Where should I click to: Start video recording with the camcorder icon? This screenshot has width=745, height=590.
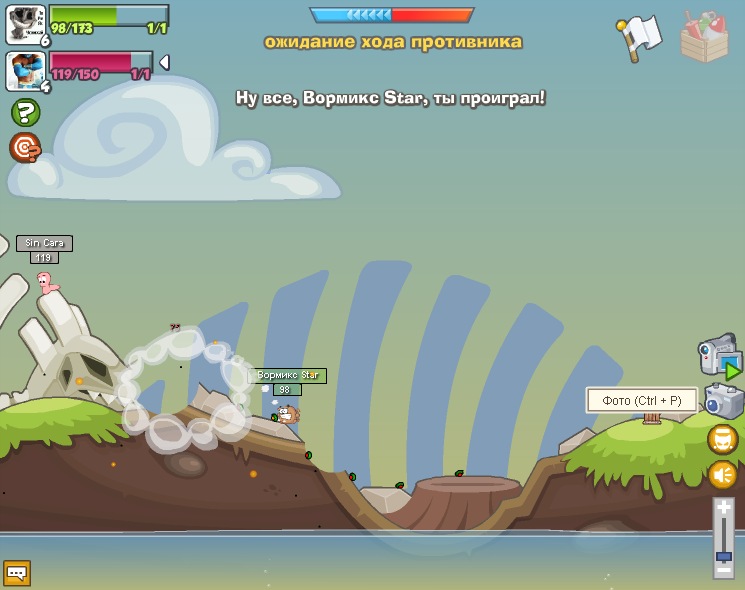pyautogui.click(x=720, y=356)
